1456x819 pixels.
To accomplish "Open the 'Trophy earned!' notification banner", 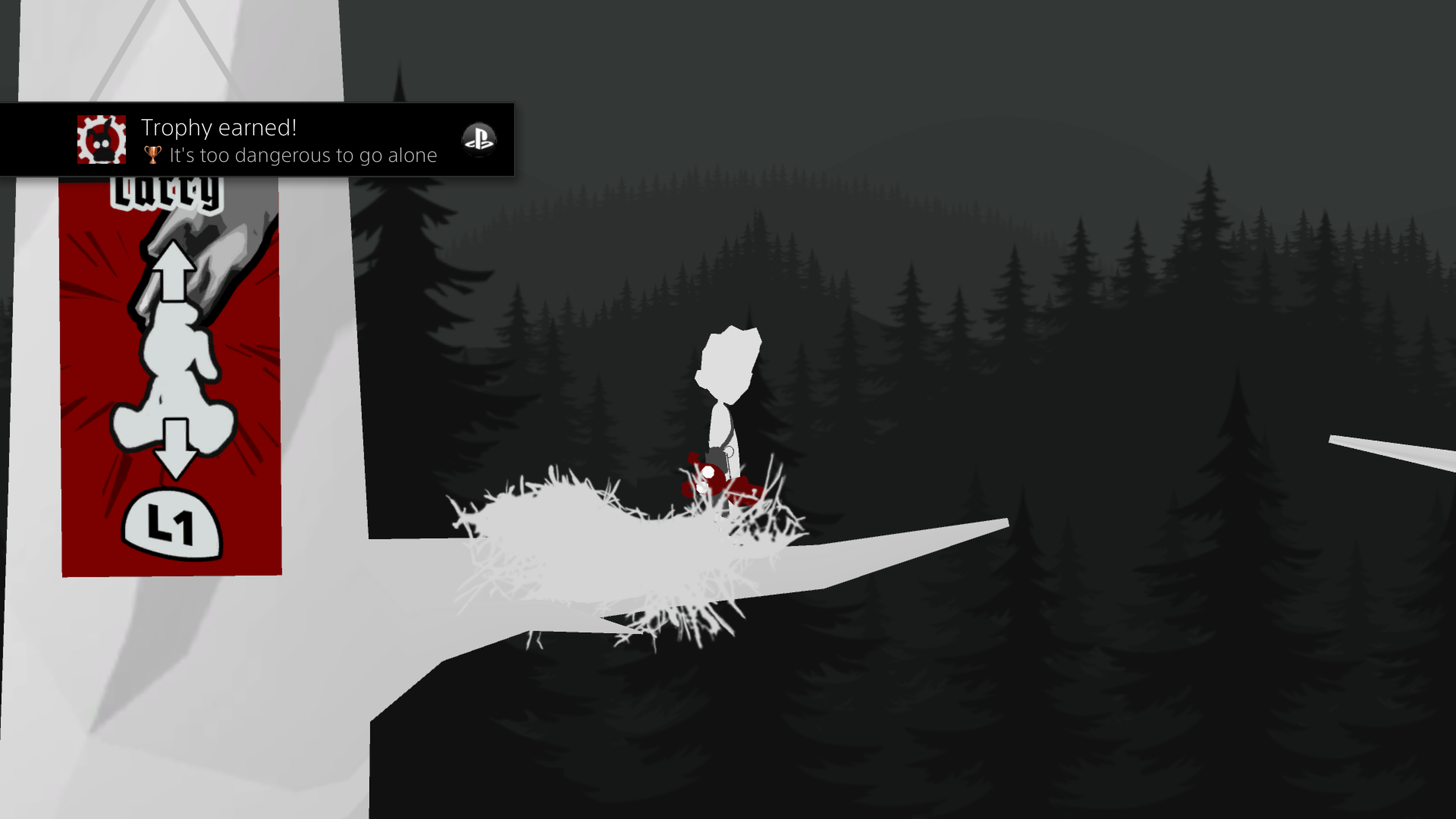I will tap(288, 140).
